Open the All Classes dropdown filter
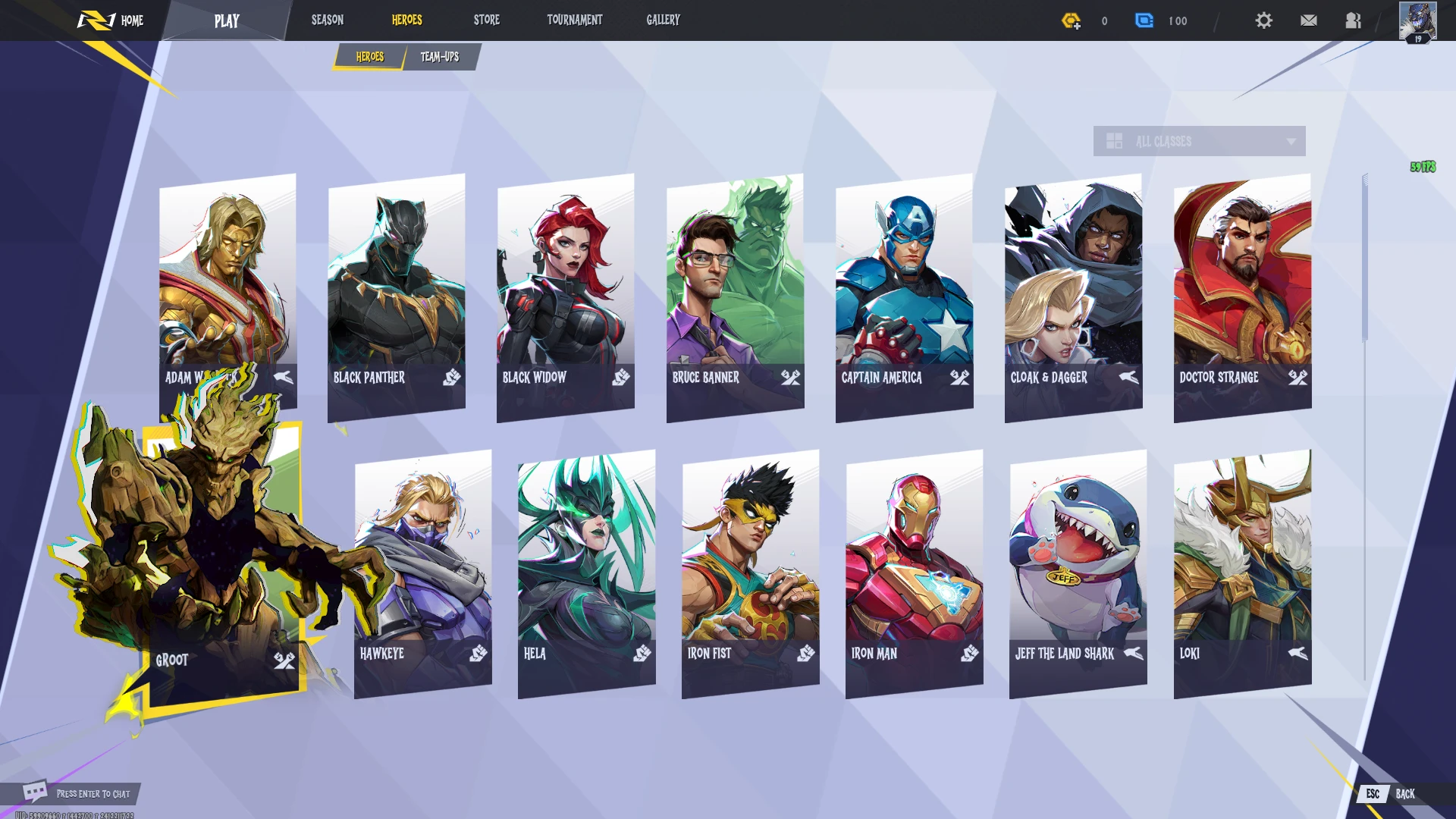 point(1199,142)
